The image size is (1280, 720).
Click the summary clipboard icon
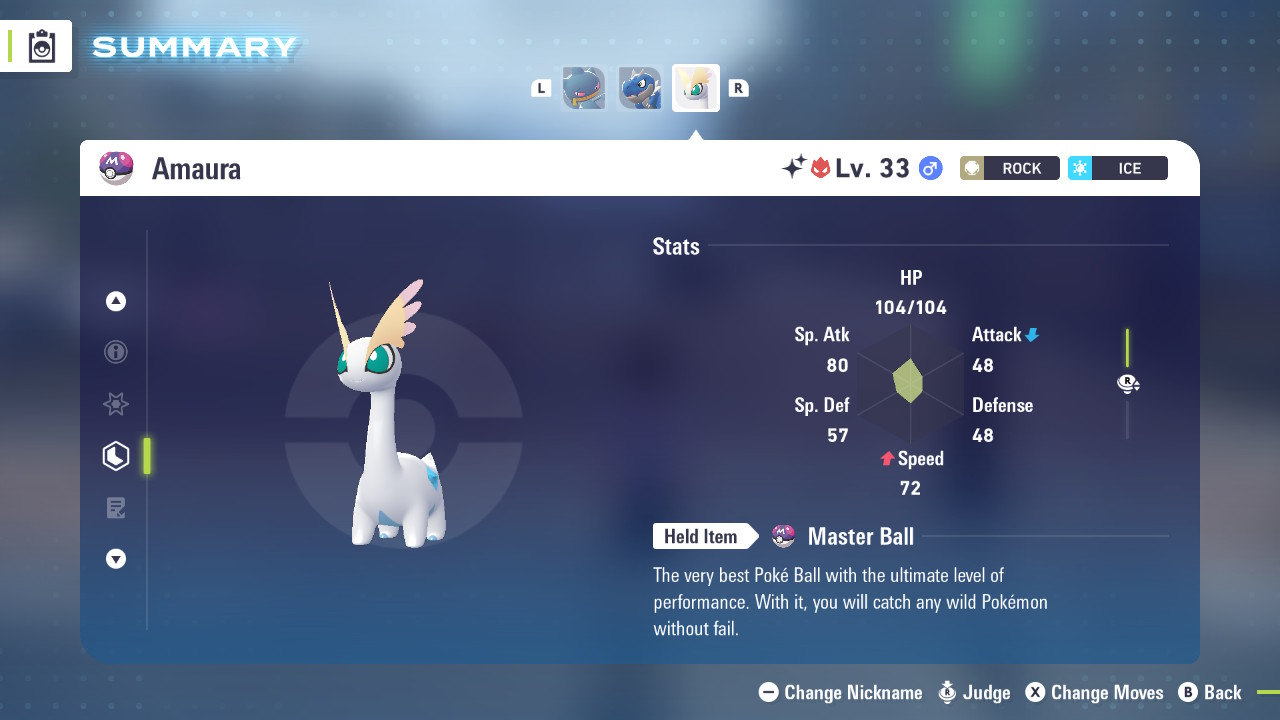point(42,47)
